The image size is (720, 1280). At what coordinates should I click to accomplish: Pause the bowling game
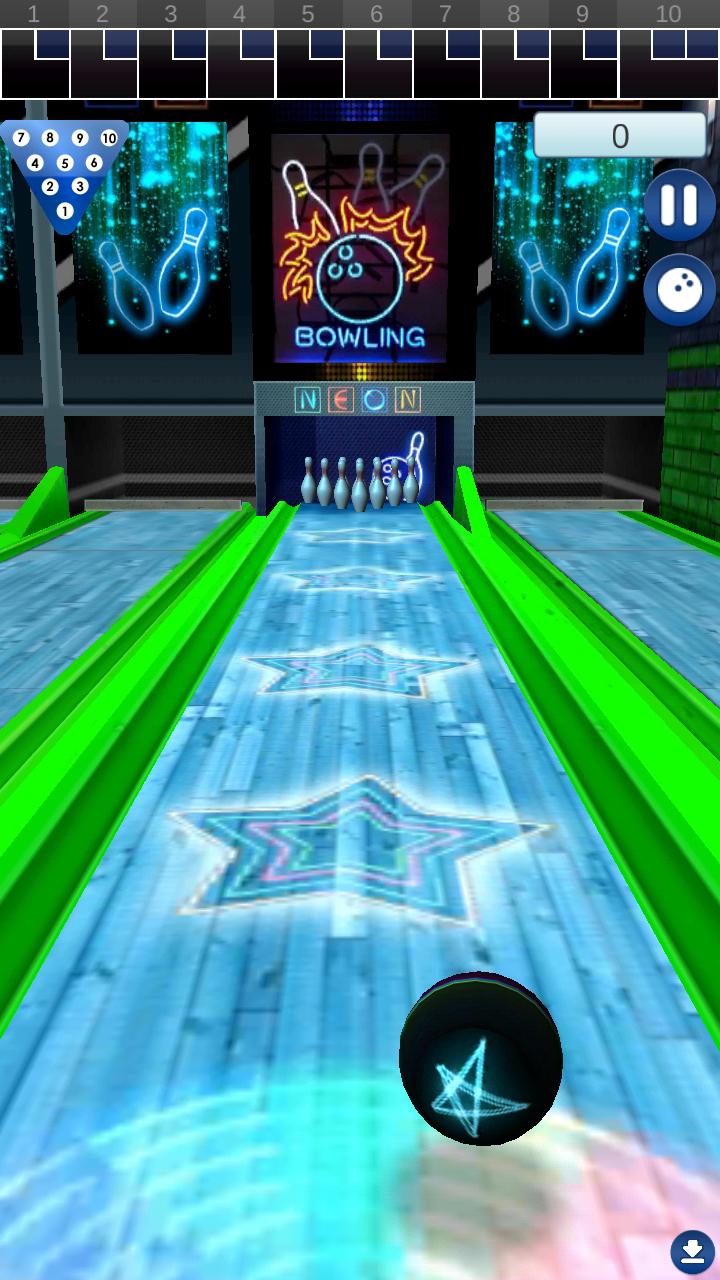tap(679, 205)
